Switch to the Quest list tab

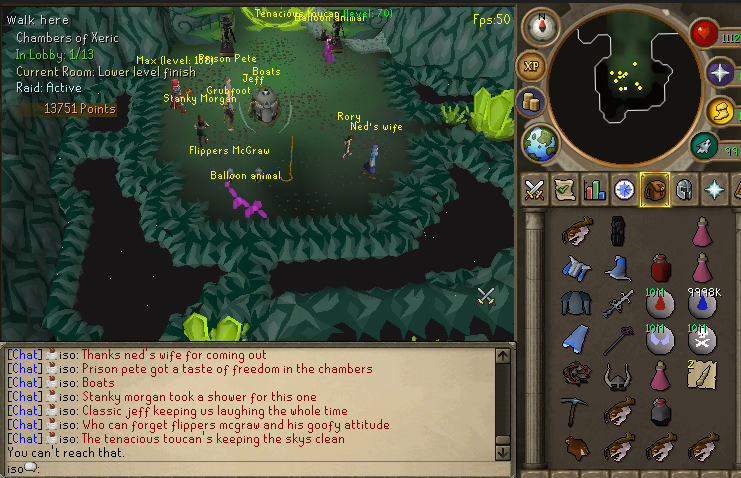point(565,189)
